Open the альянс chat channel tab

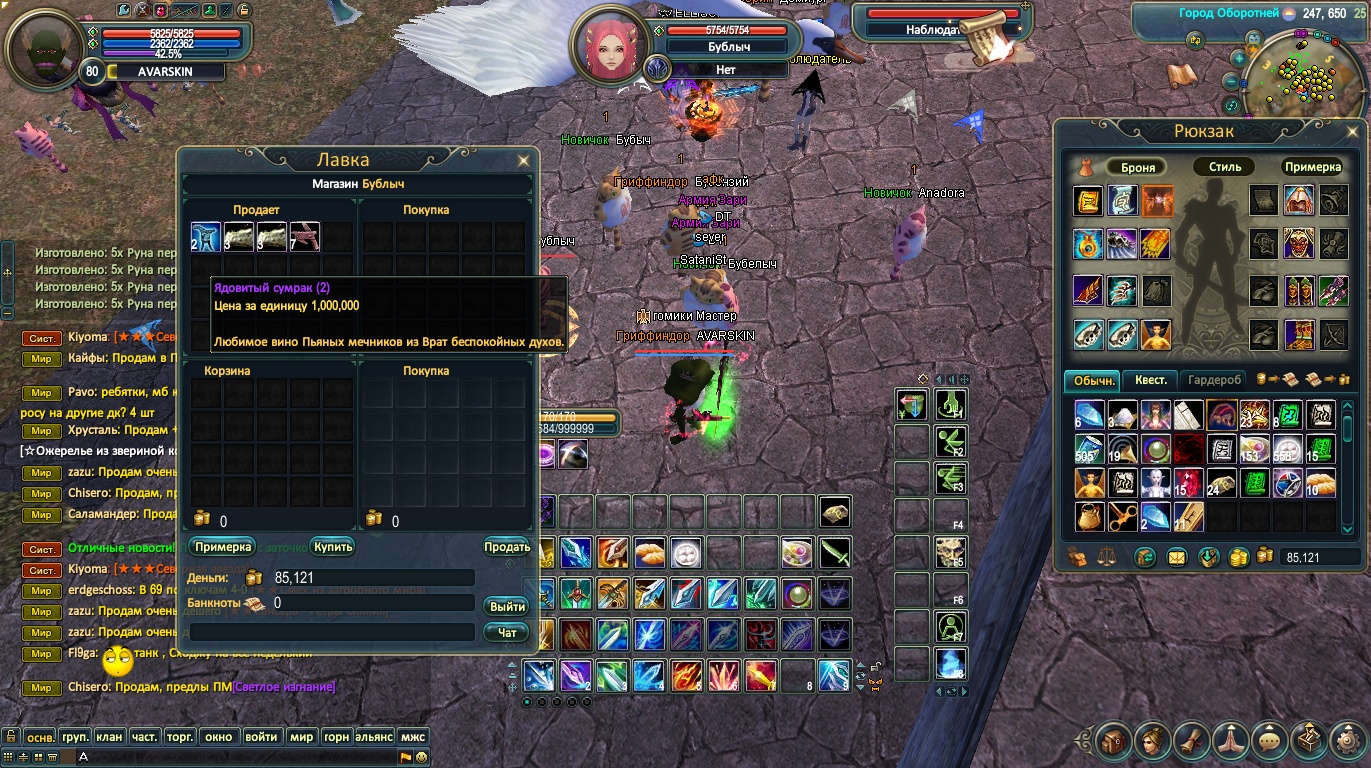[x=374, y=737]
